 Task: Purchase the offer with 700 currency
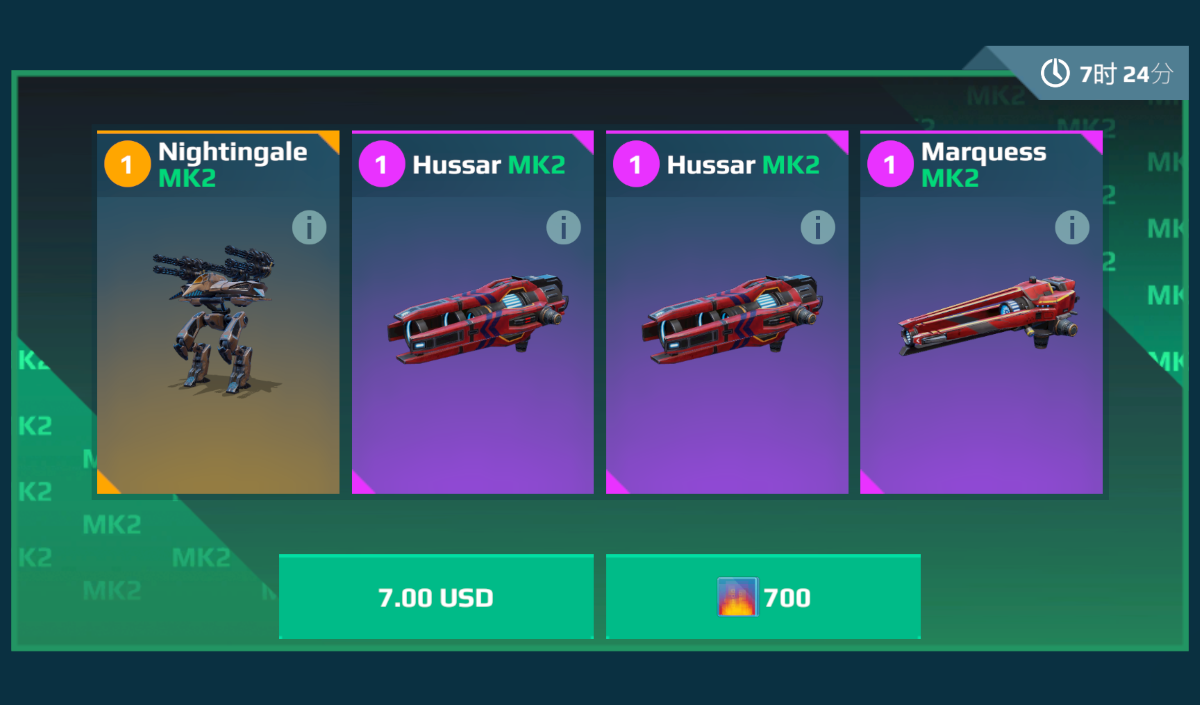coord(763,597)
